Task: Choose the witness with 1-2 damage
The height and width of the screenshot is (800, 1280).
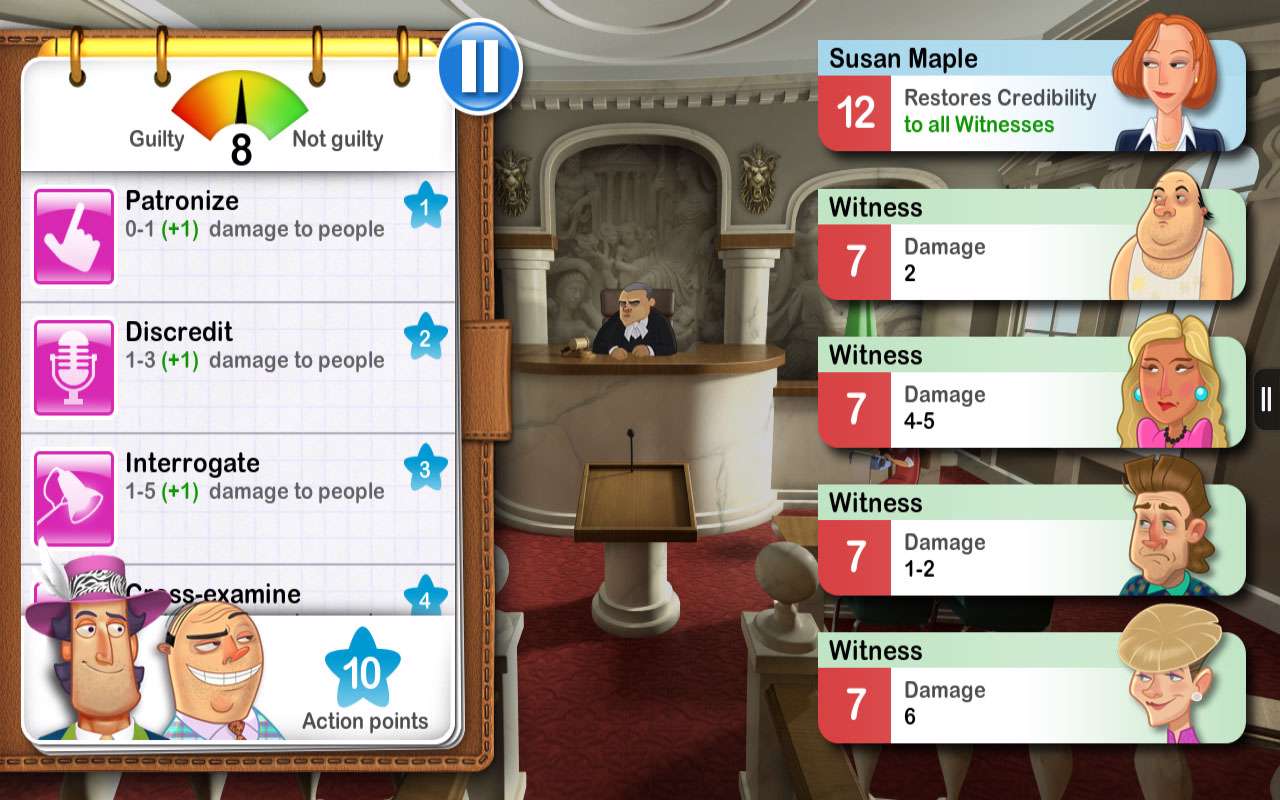Action: click(x=1030, y=541)
